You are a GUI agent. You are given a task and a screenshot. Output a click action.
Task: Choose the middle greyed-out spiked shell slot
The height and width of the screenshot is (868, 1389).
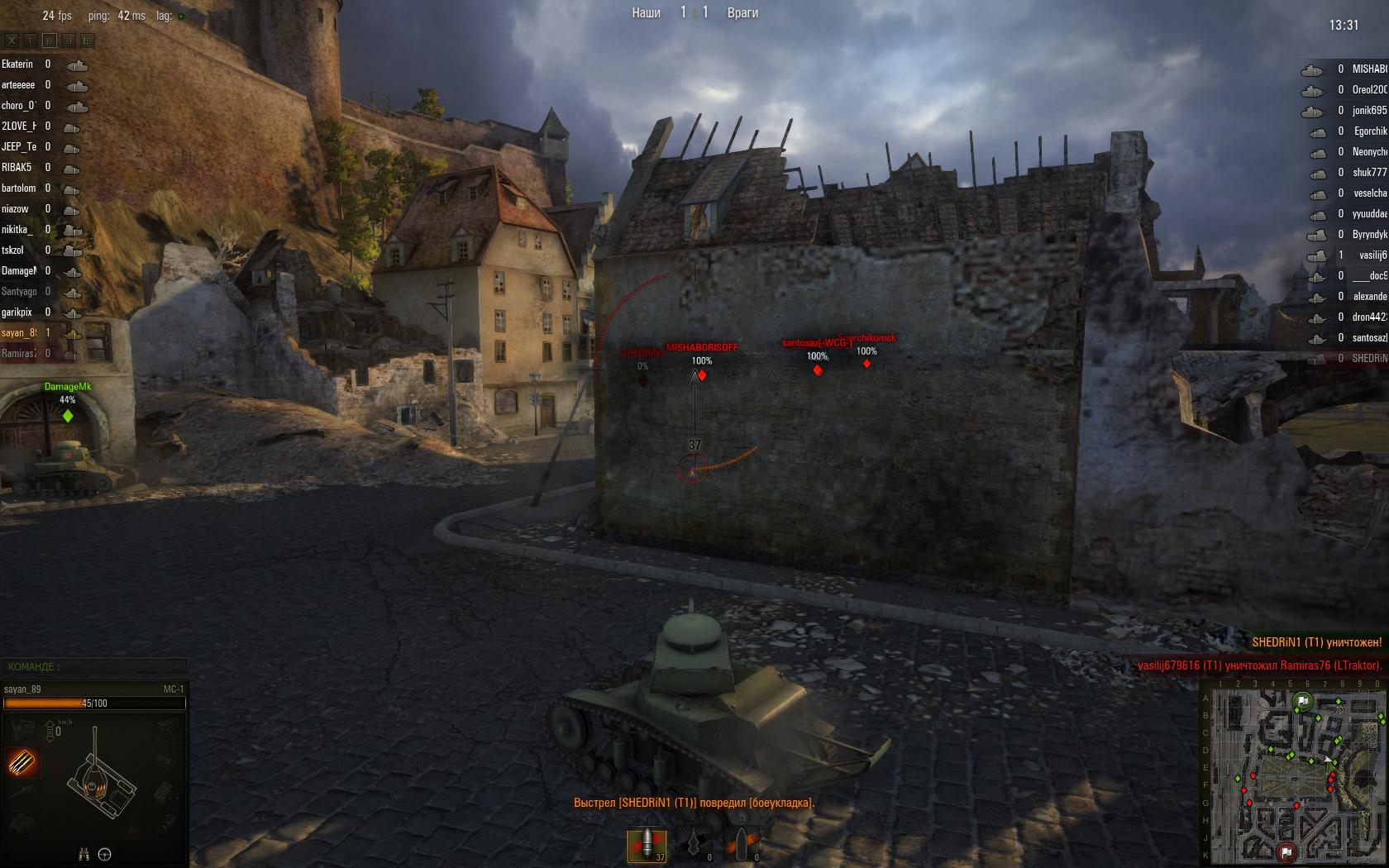click(x=694, y=845)
